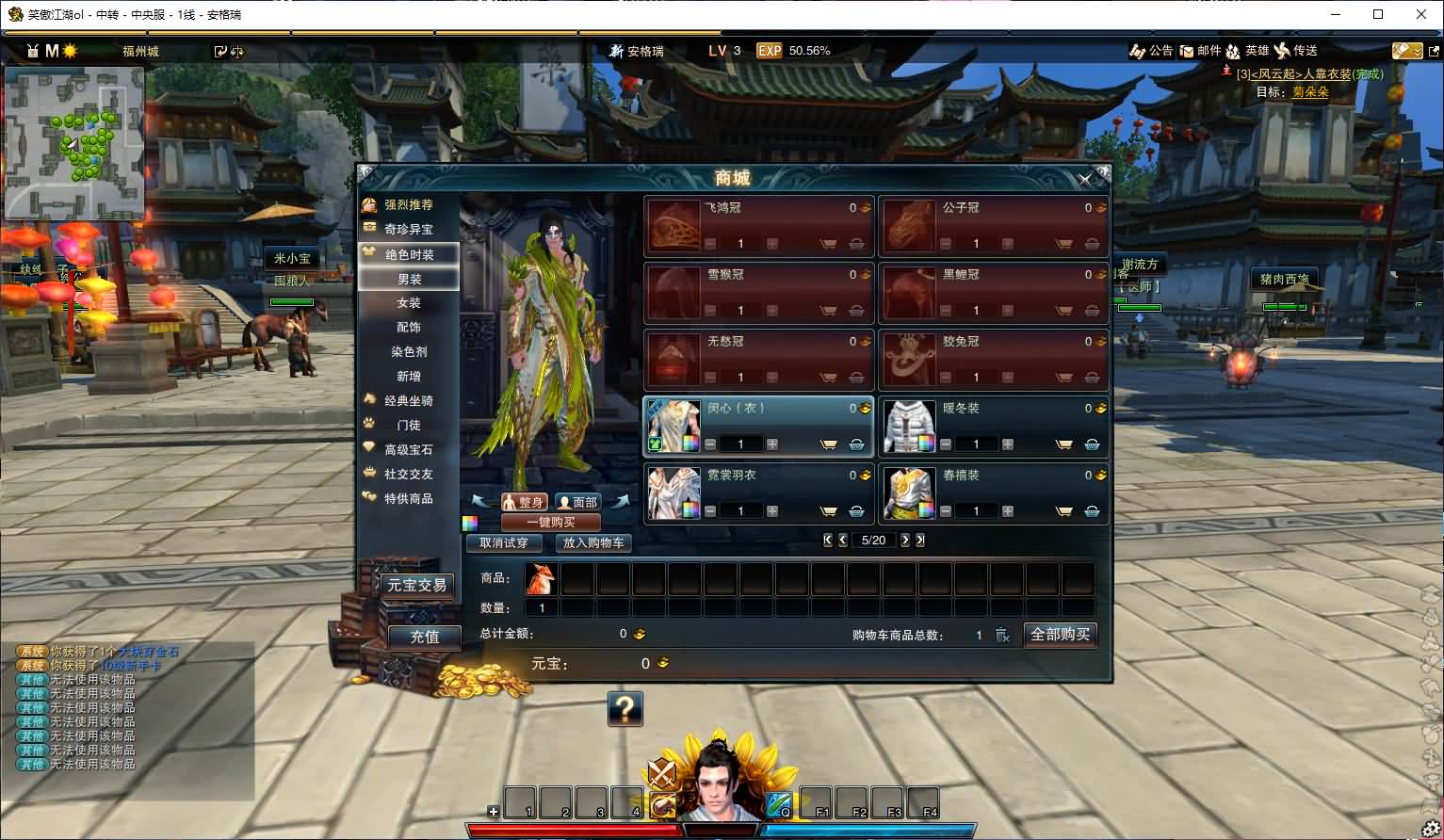Open the world map M icon

coord(52,51)
